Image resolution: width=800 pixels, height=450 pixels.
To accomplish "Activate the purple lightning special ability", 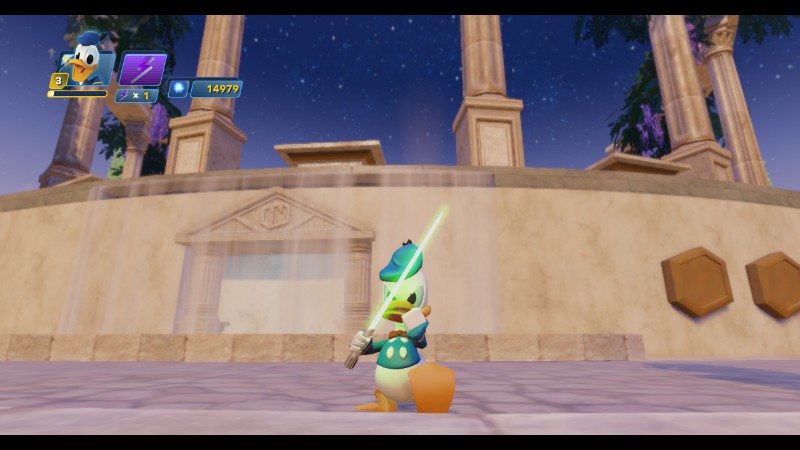I will click(x=142, y=69).
